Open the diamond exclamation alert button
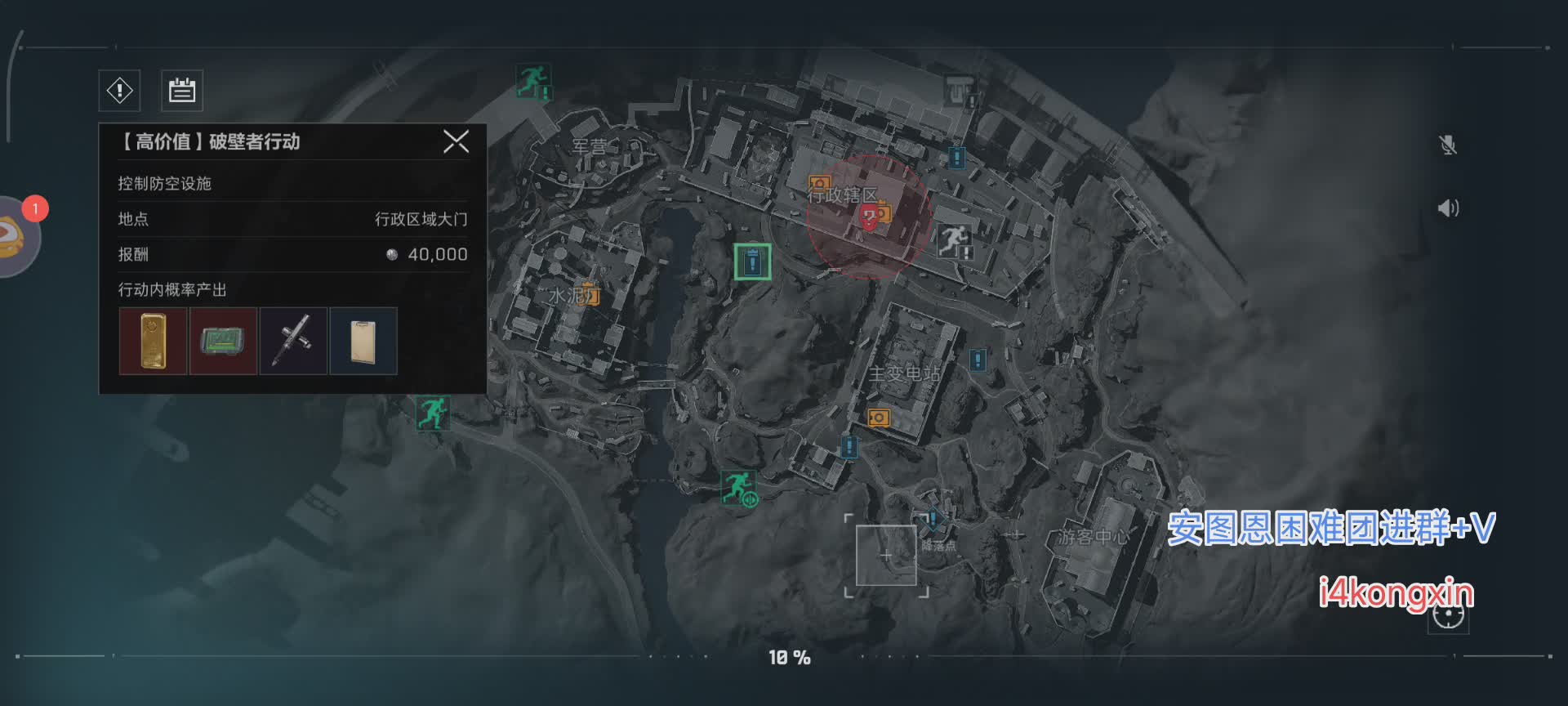The image size is (1568, 706). pos(119,90)
